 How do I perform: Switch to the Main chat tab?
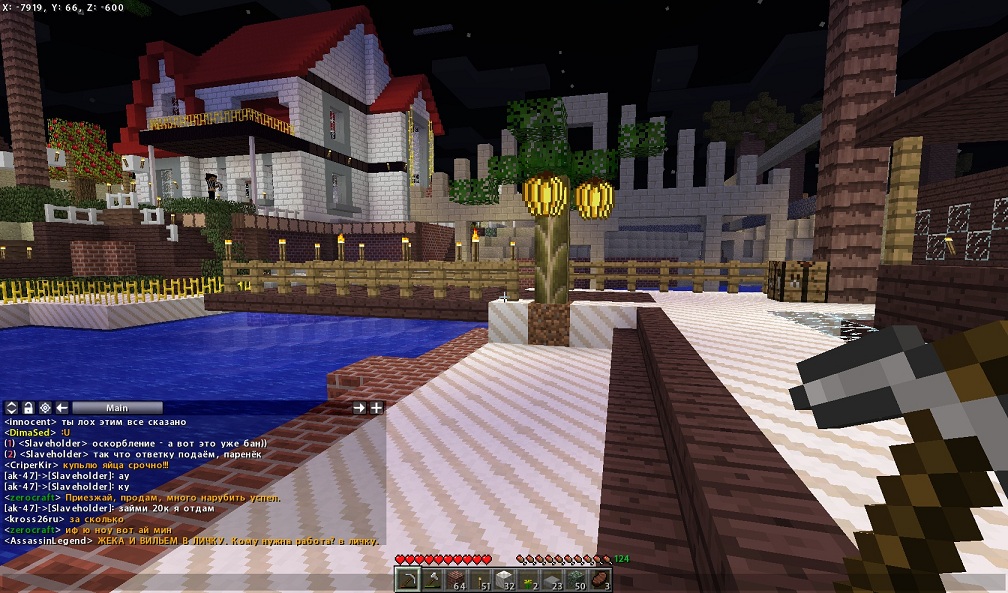coord(117,408)
